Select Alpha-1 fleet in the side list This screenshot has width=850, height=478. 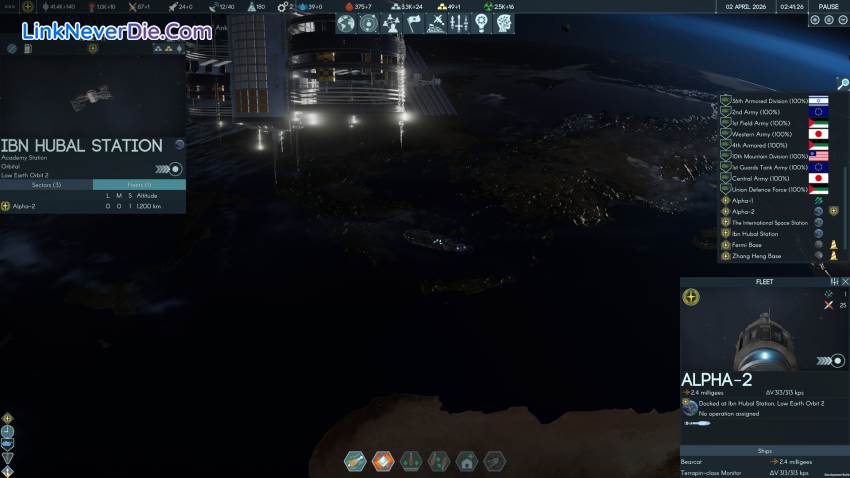click(743, 200)
